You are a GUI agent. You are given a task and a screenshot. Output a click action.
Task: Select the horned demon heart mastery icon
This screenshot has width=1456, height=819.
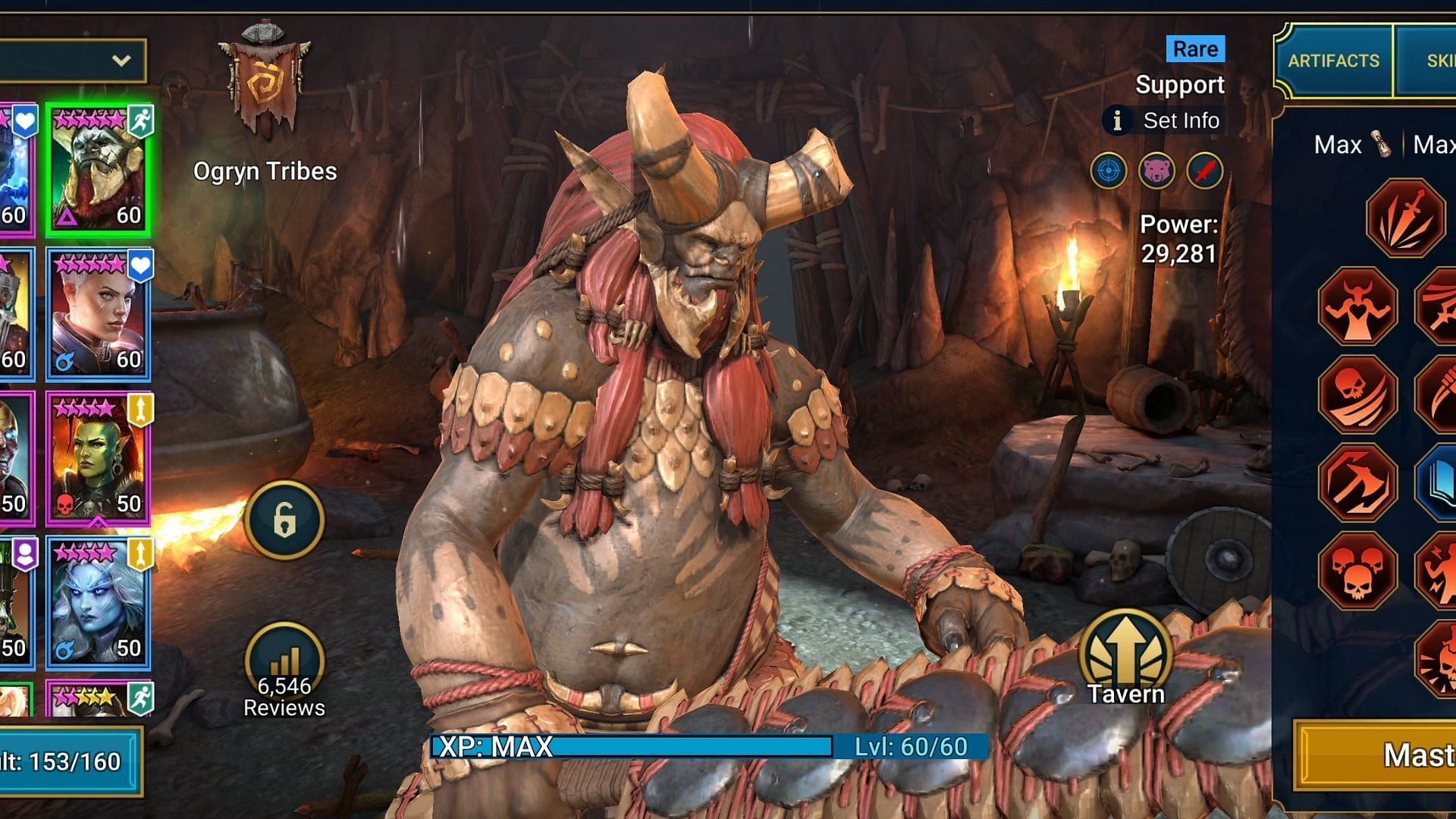click(x=1357, y=307)
